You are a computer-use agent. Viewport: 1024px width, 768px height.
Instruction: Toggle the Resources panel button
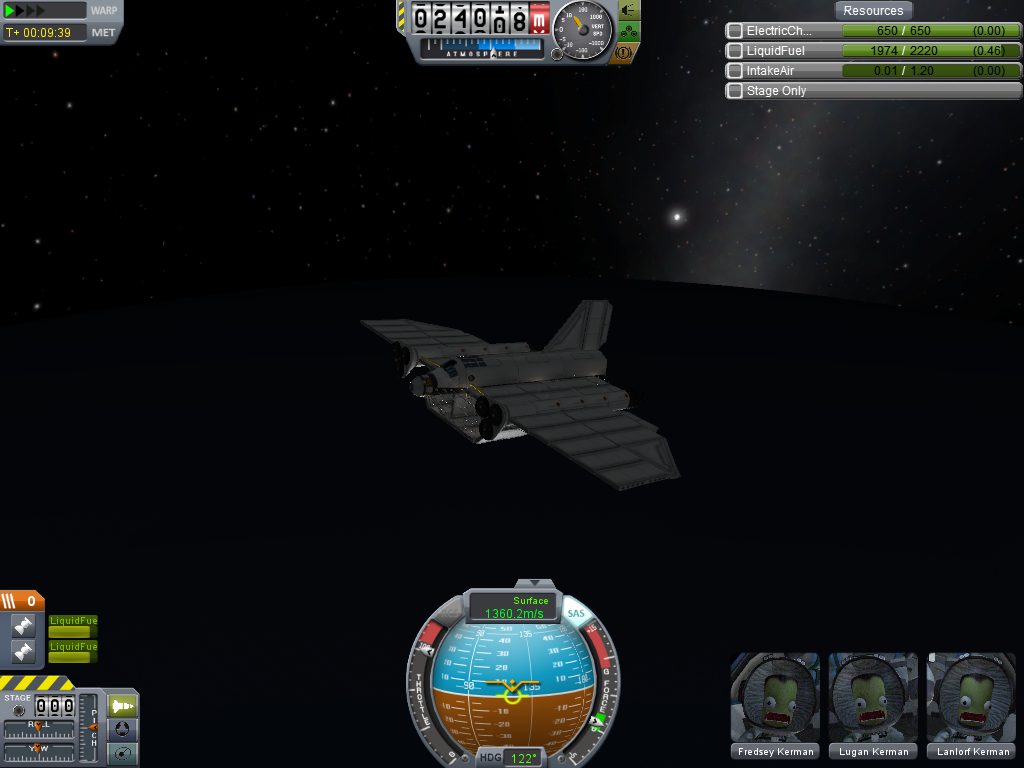point(873,10)
